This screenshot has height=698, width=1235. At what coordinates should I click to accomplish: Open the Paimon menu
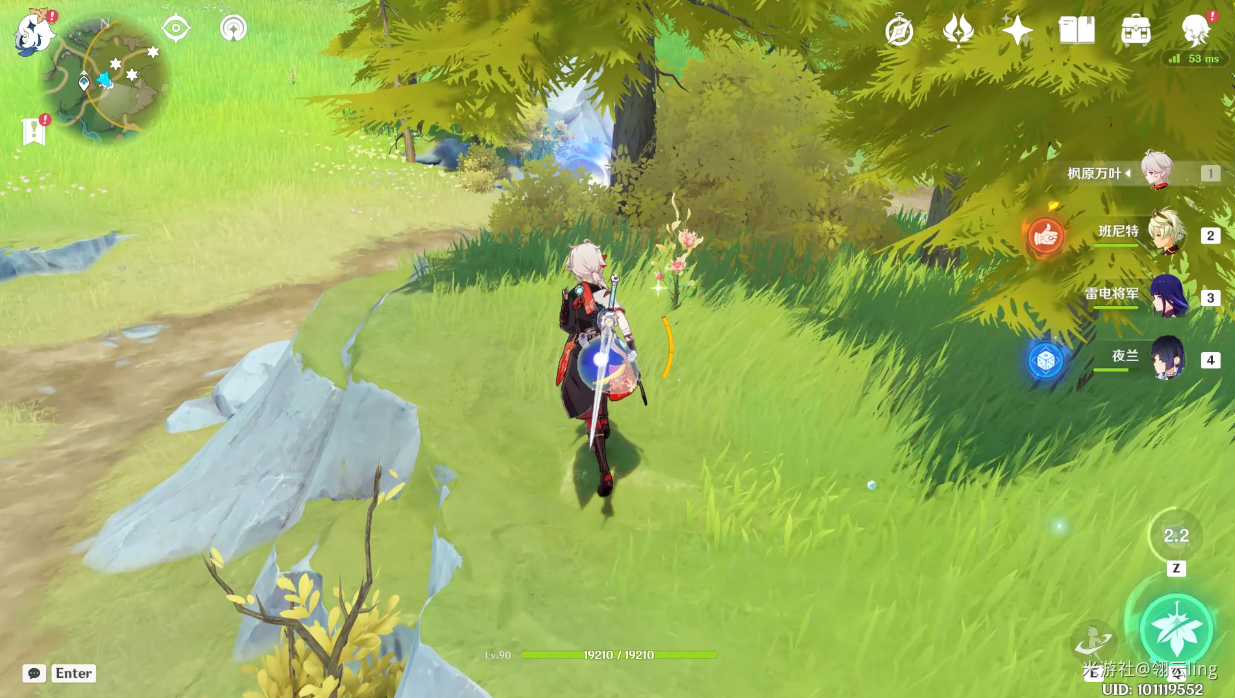(33, 33)
